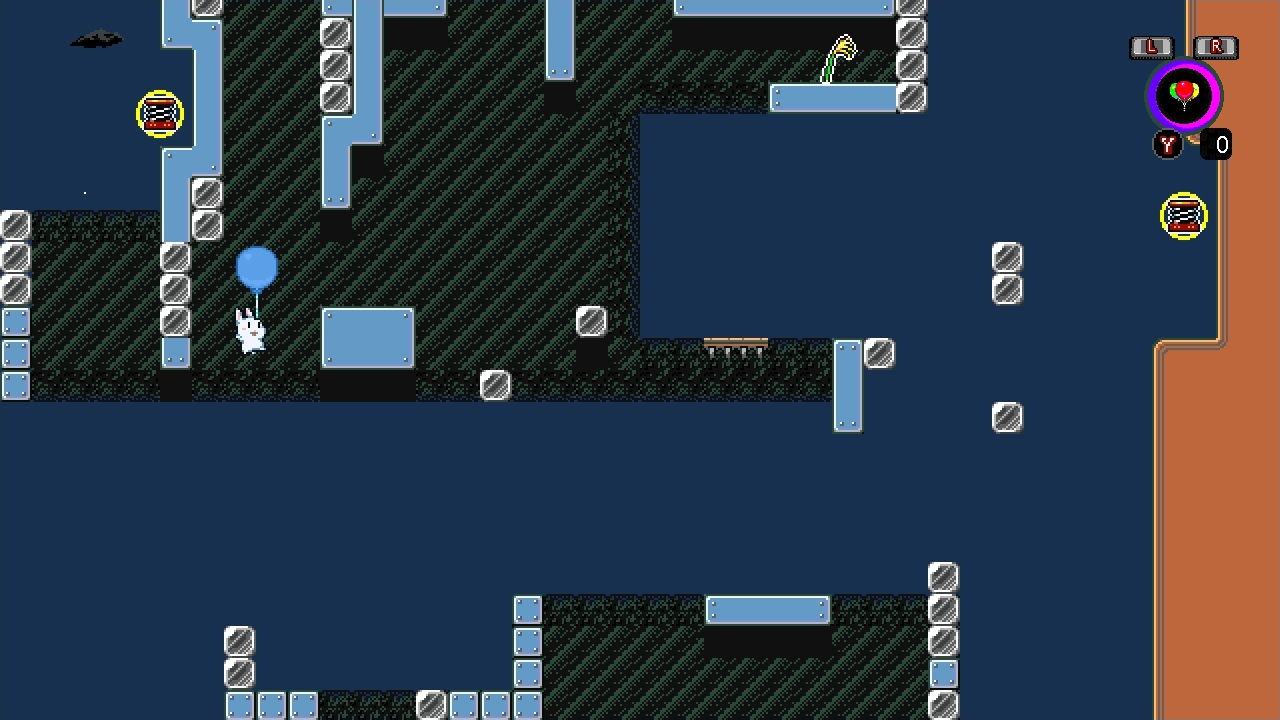Click the blue balloon above the bunny

(256, 268)
